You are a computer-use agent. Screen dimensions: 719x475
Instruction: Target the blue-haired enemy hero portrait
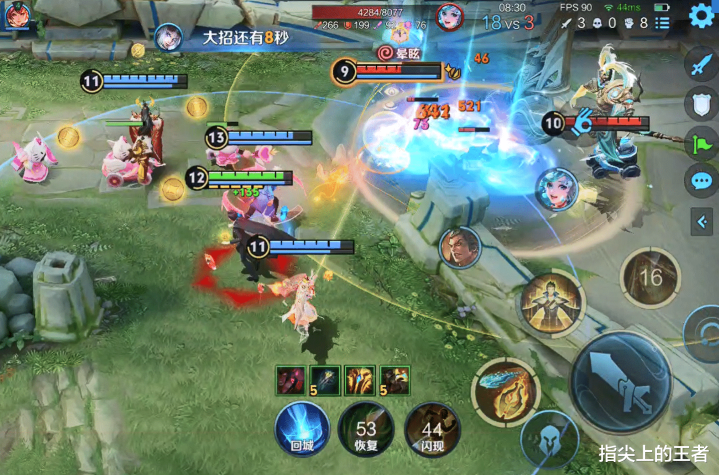coord(553,189)
